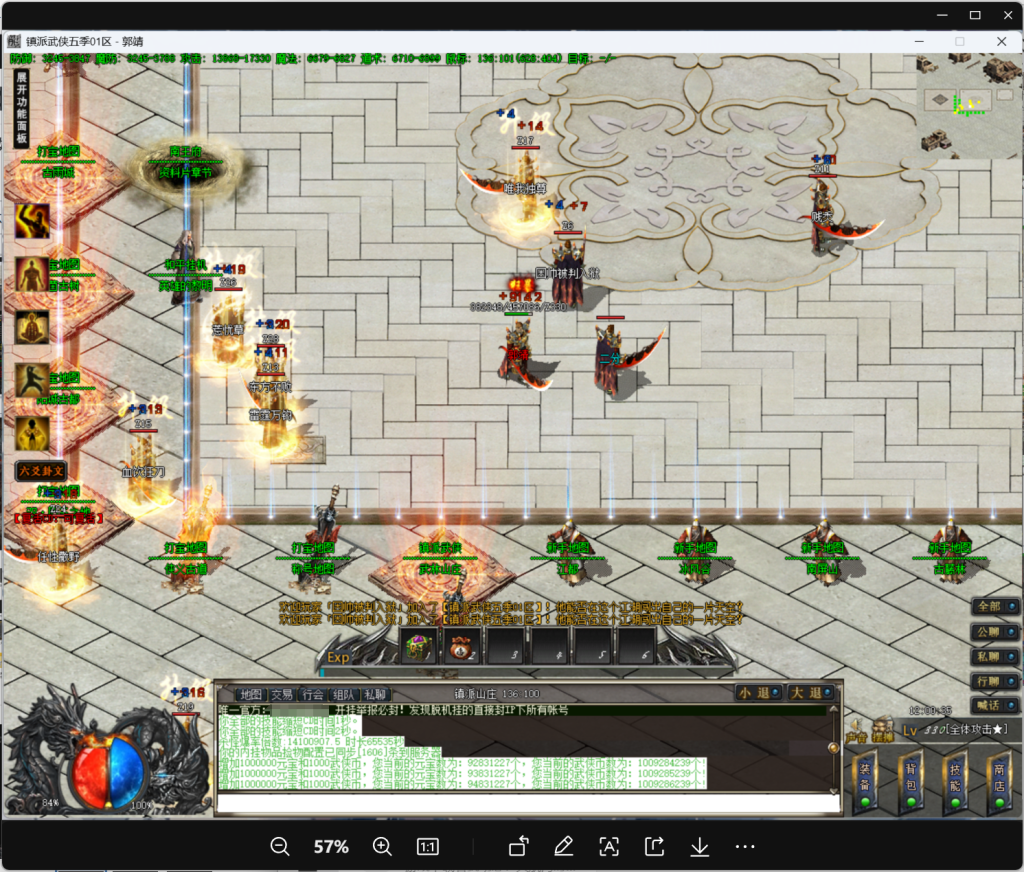Open the 六爻卦文 button
1024x872 pixels.
(x=39, y=470)
